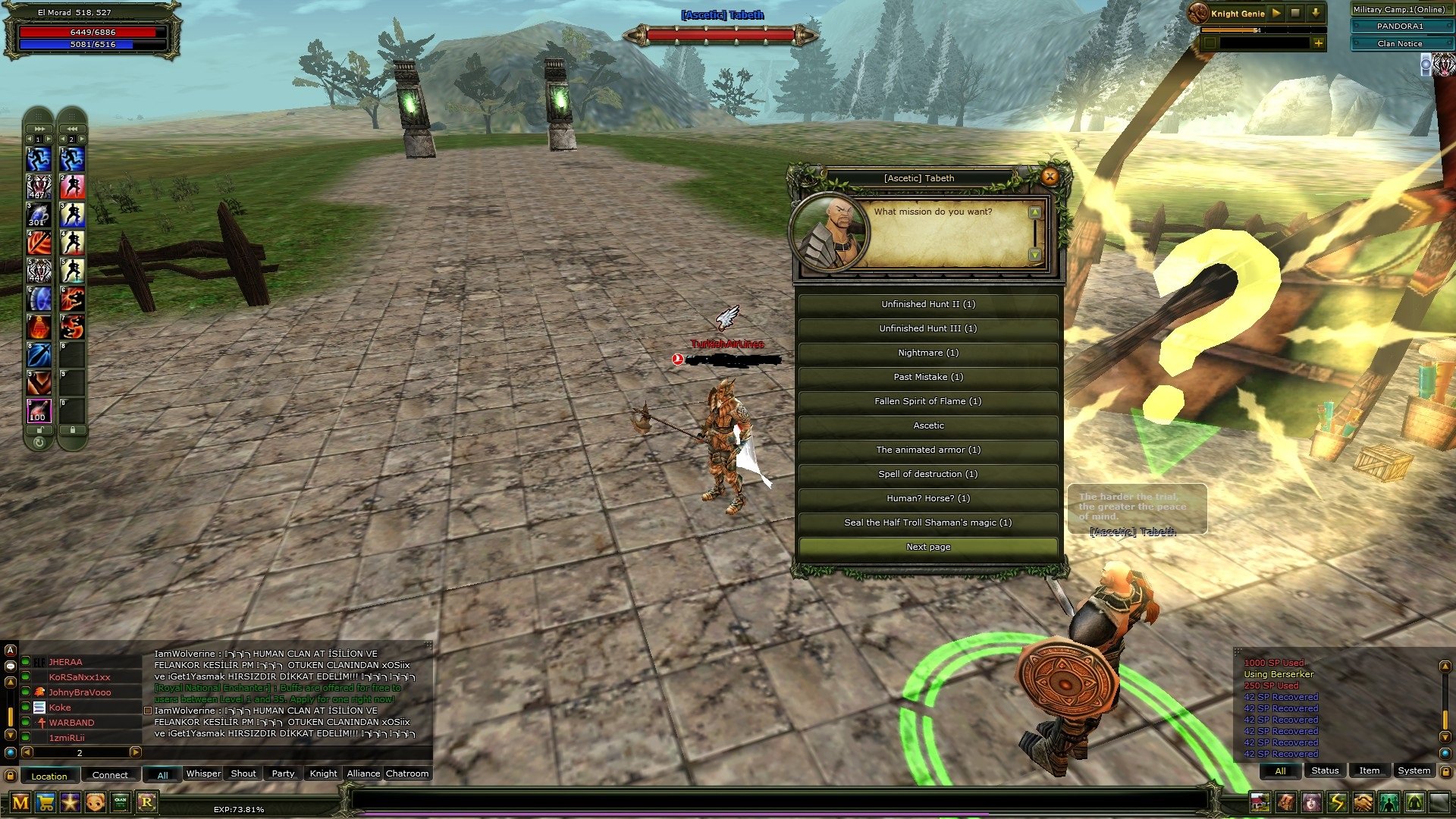This screenshot has height=819, width=1456.
Task: Advance chat friend list with right arrow
Action: 135,753
